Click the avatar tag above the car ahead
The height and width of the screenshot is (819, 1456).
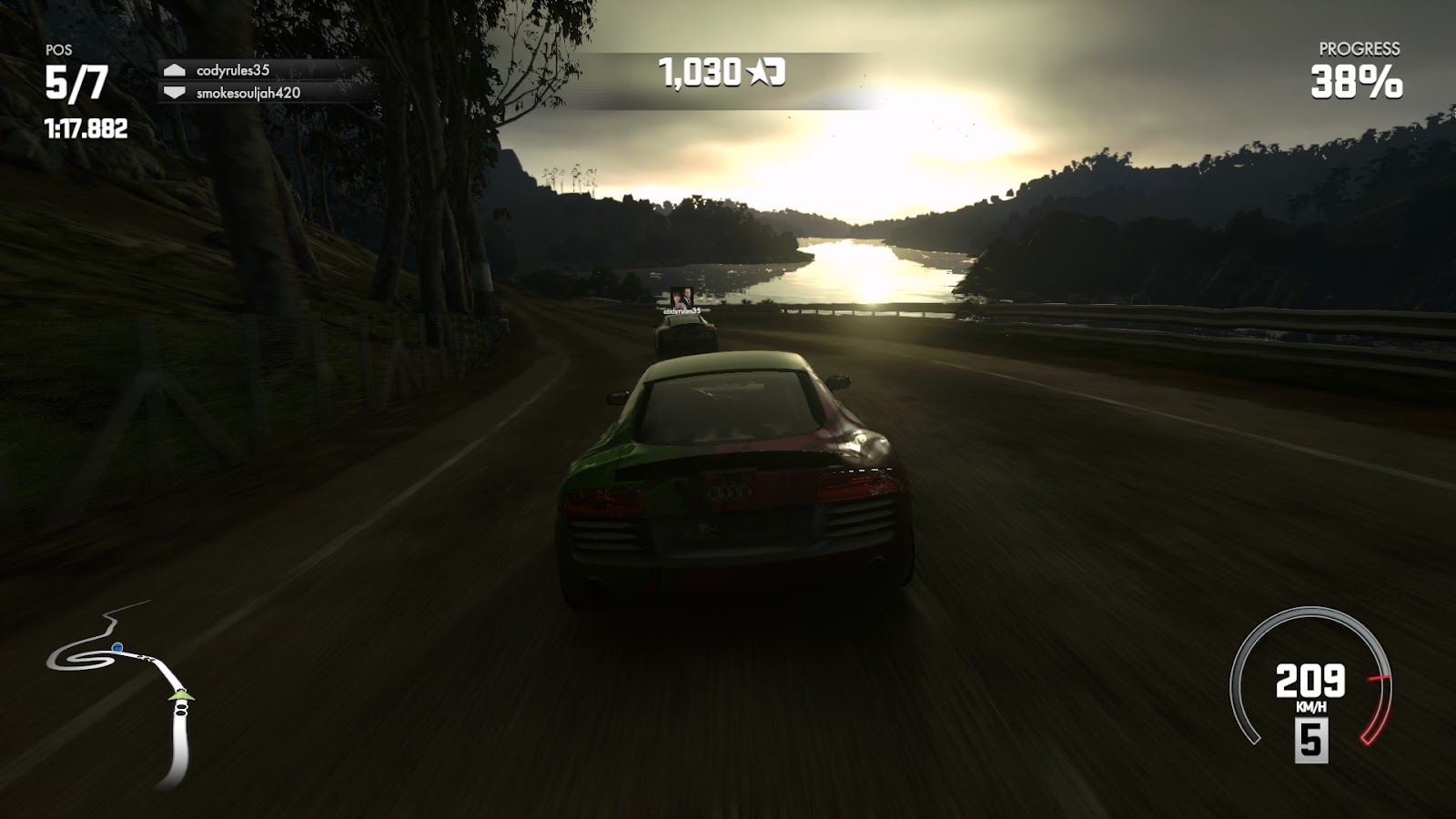681,296
